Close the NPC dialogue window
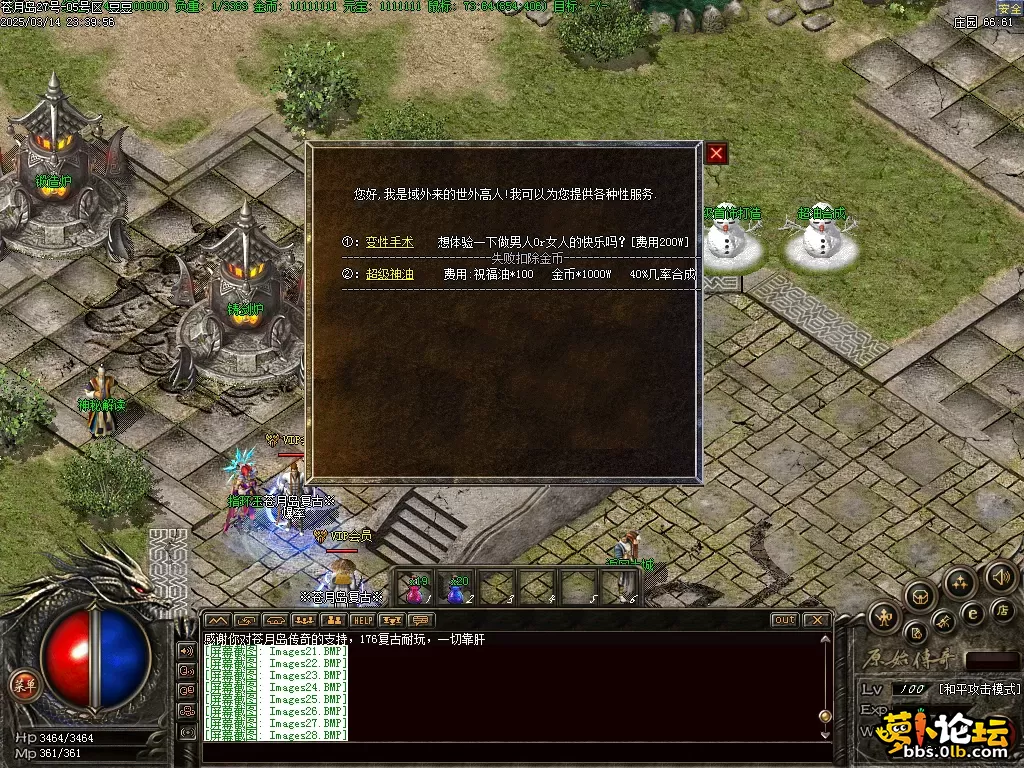Viewport: 1024px width, 768px height. click(716, 154)
